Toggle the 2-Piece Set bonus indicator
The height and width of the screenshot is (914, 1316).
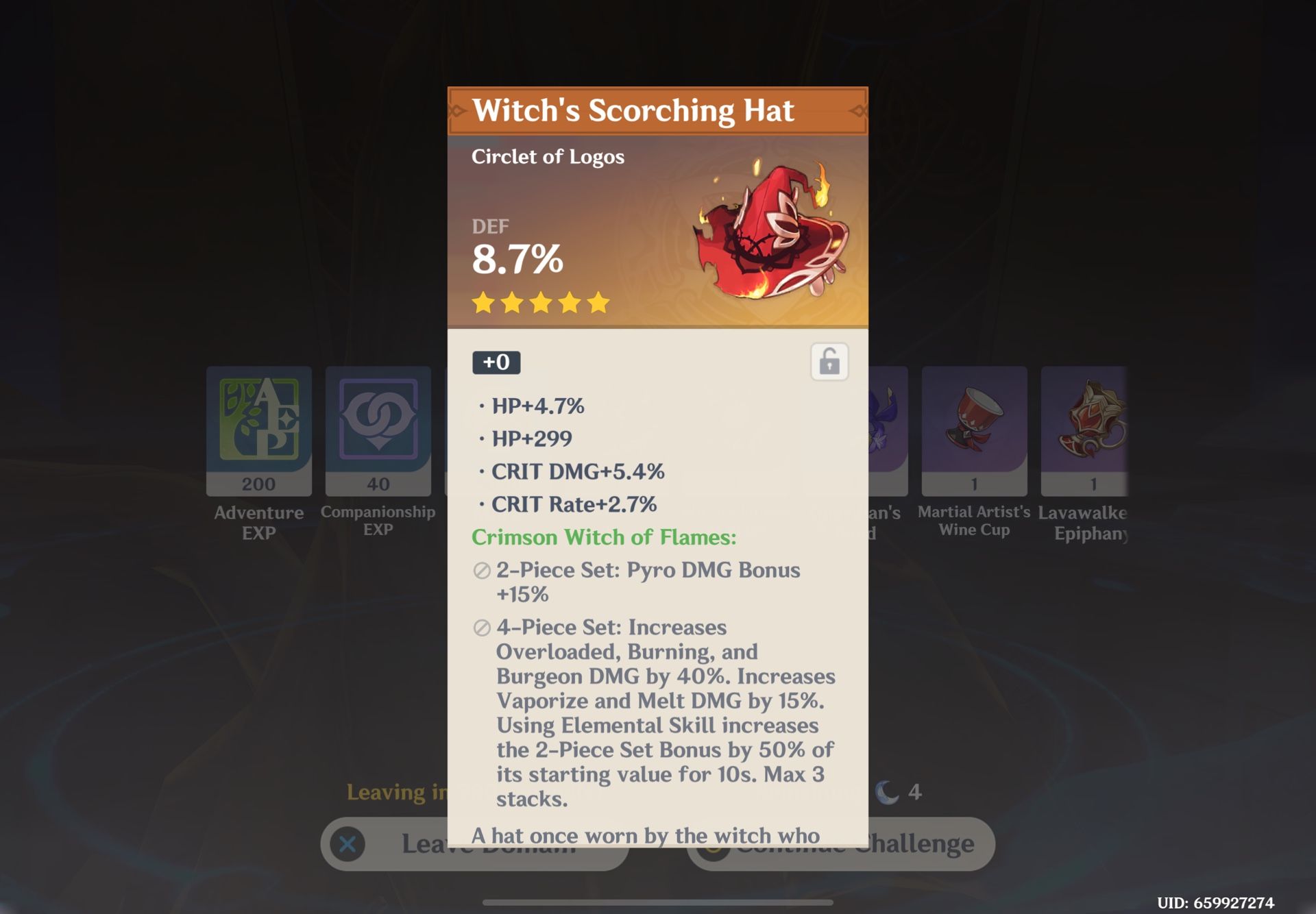click(x=480, y=570)
